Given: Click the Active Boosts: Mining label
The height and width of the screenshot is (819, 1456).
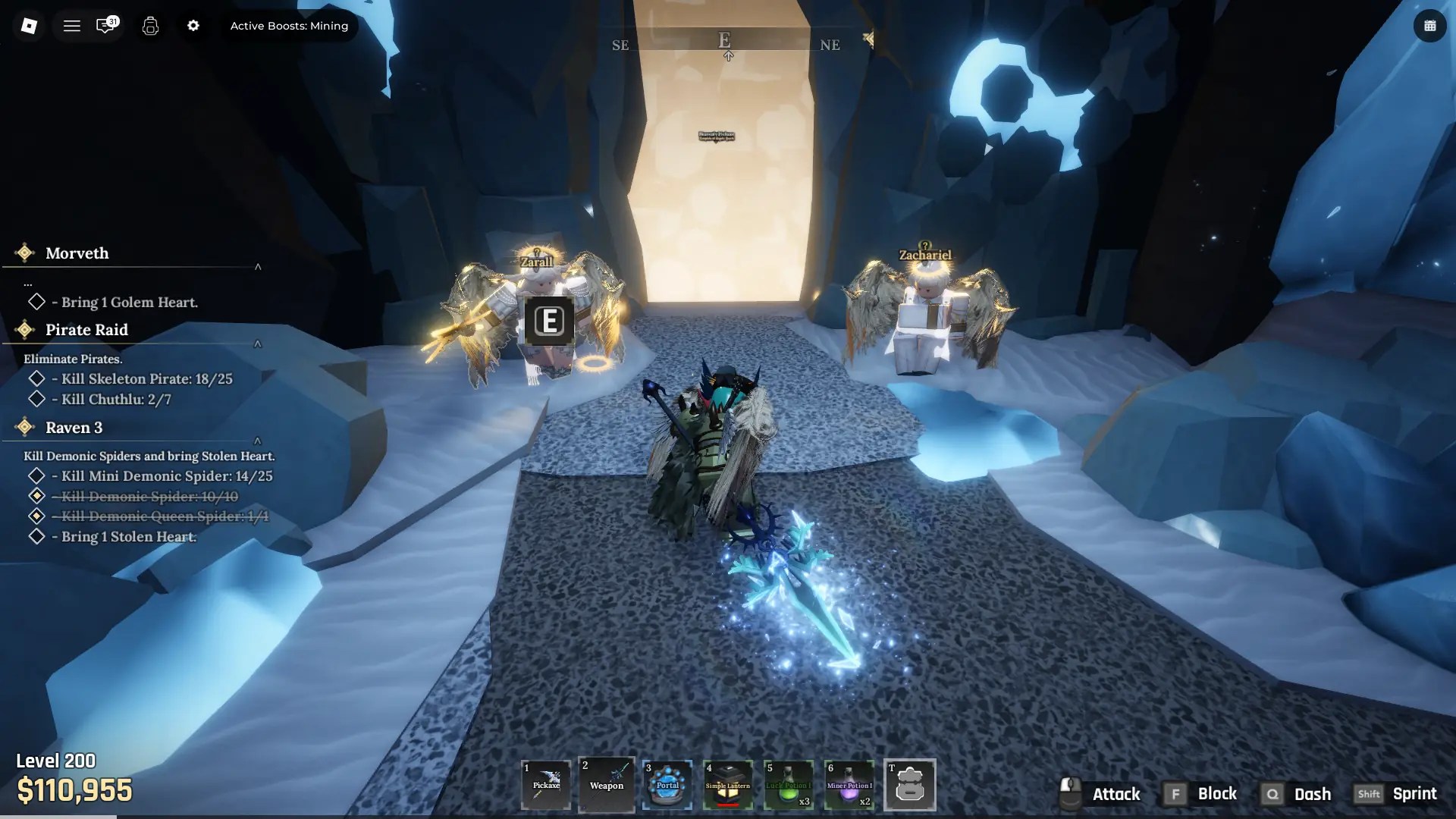Looking at the screenshot, I should tap(289, 25).
